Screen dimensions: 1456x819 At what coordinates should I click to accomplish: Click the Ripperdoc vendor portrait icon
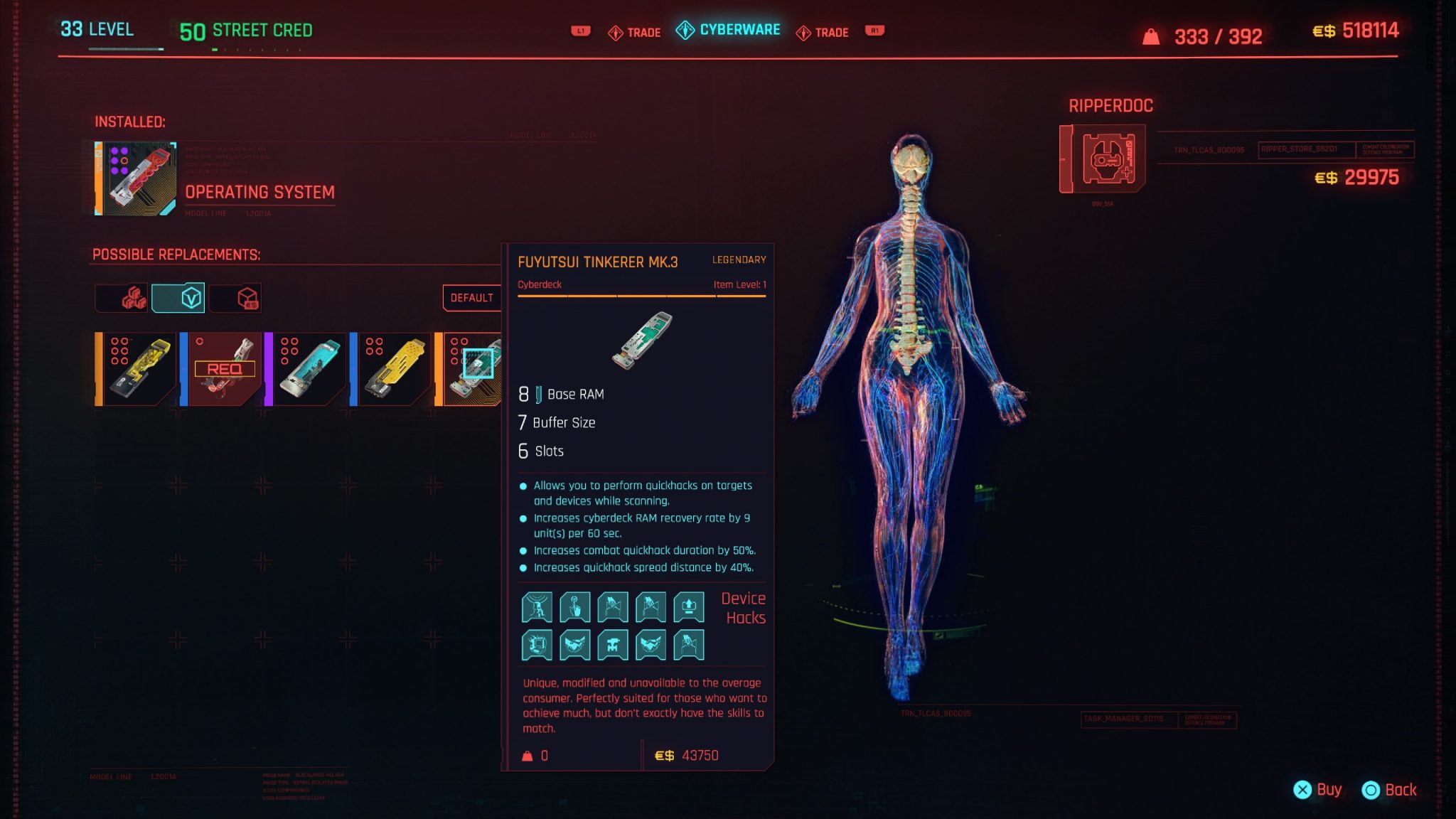click(x=1103, y=159)
